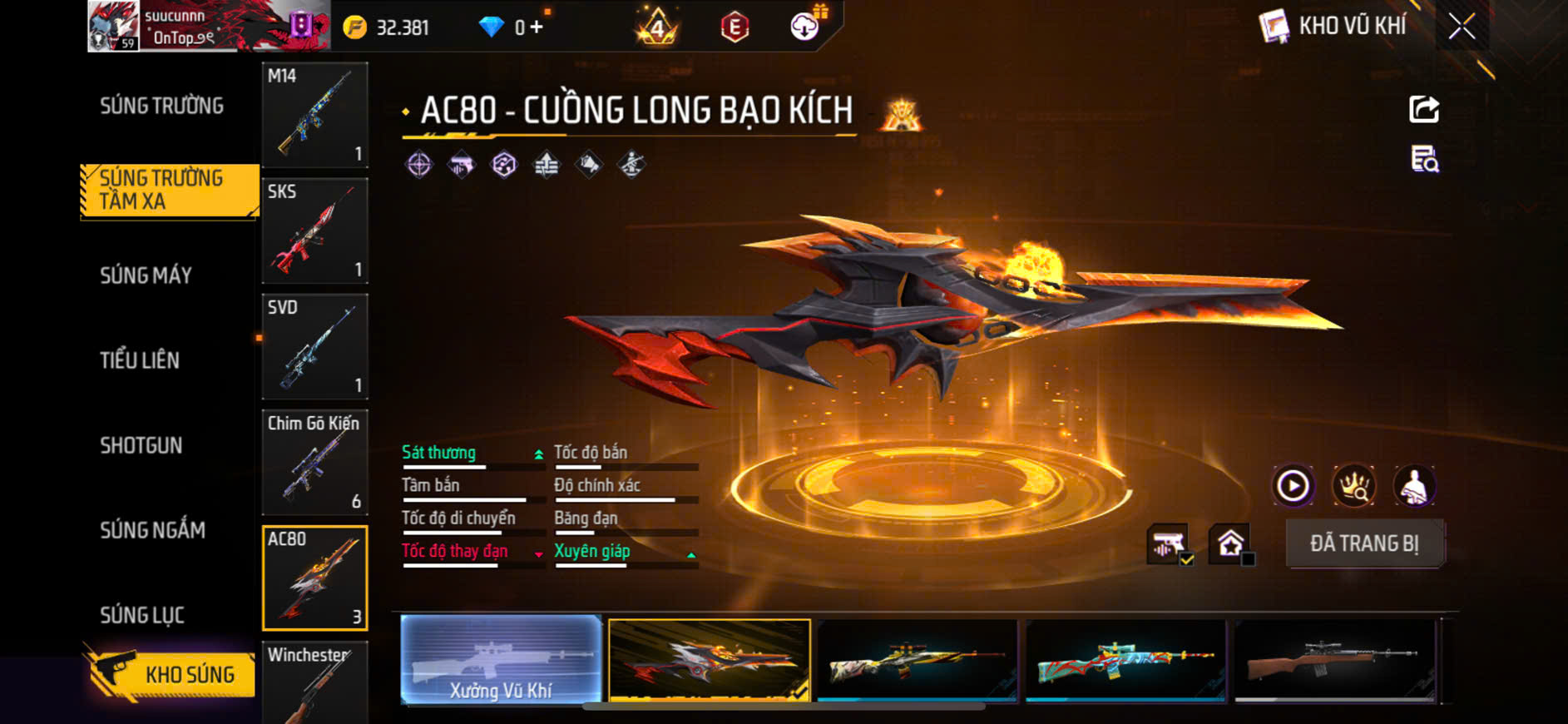Play the weapon skin preview video

(1293, 485)
